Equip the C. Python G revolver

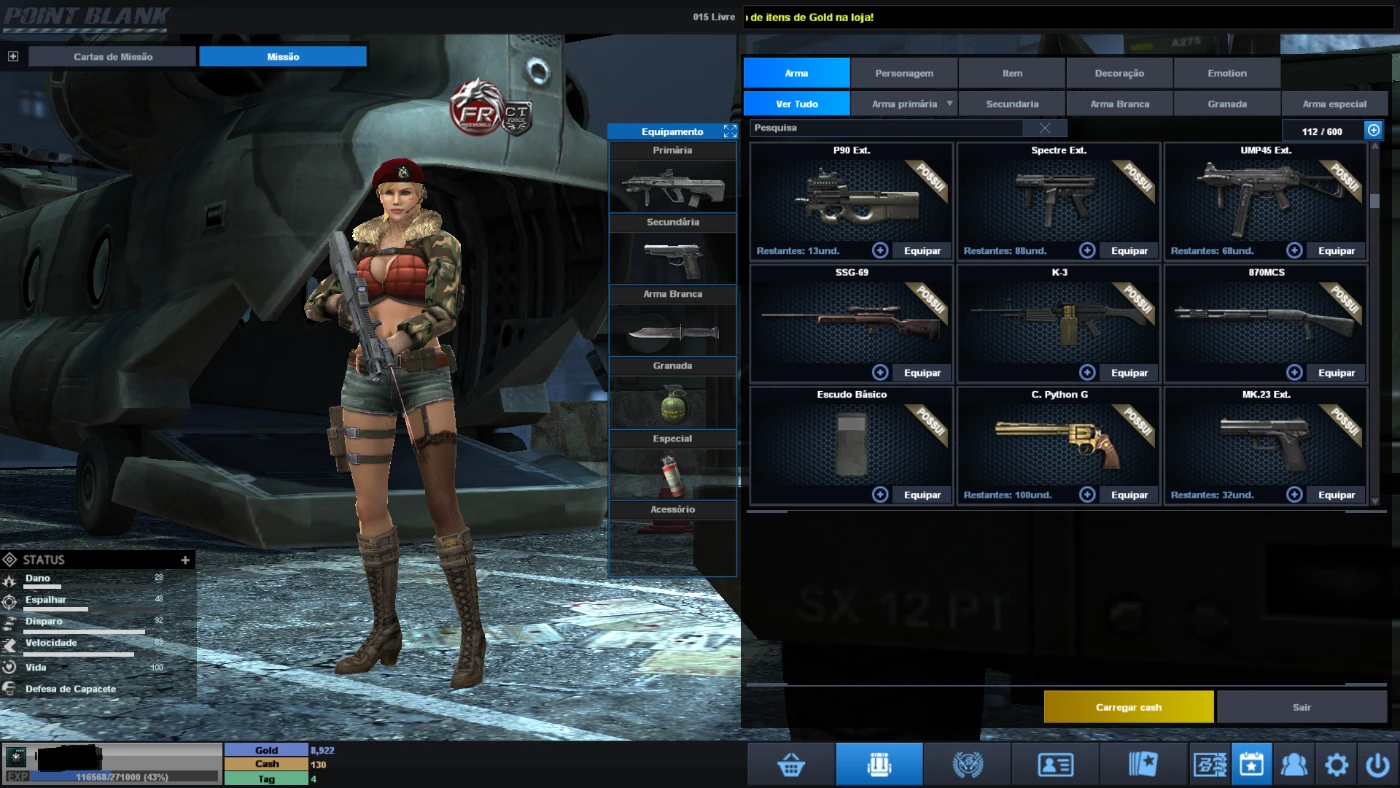click(1129, 495)
